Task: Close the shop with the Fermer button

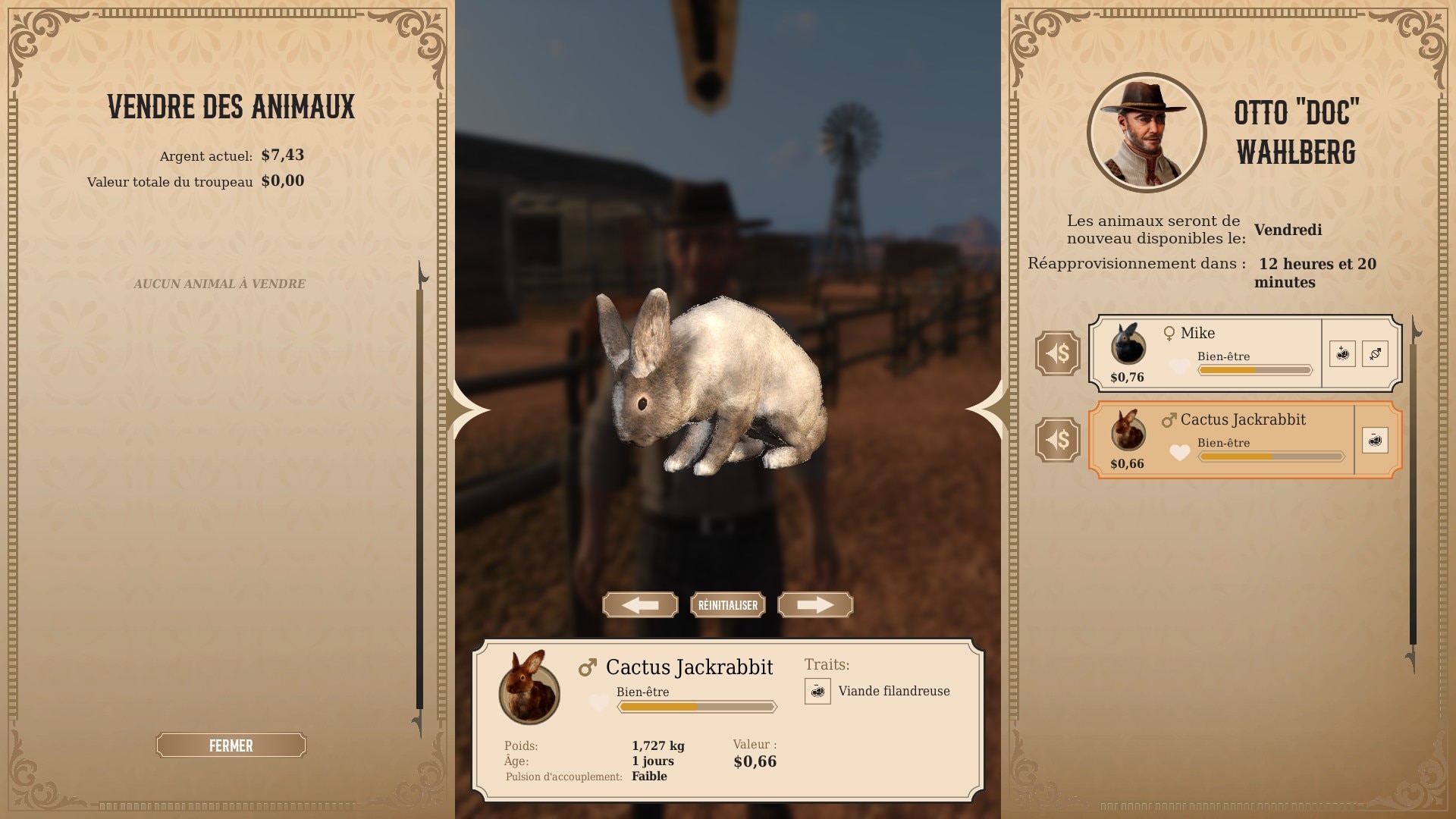Action: point(231,745)
